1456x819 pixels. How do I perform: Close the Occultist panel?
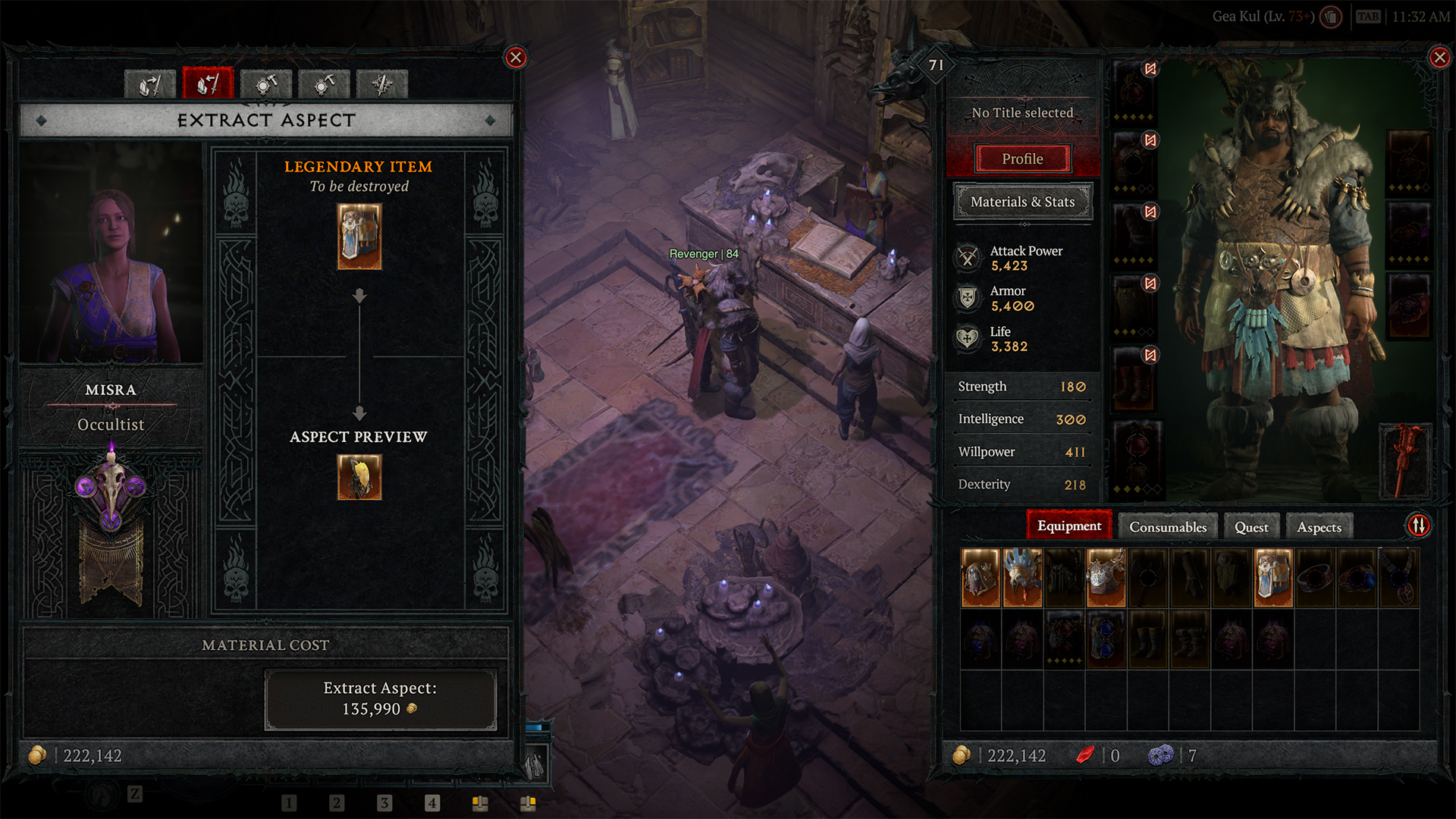pos(516,58)
